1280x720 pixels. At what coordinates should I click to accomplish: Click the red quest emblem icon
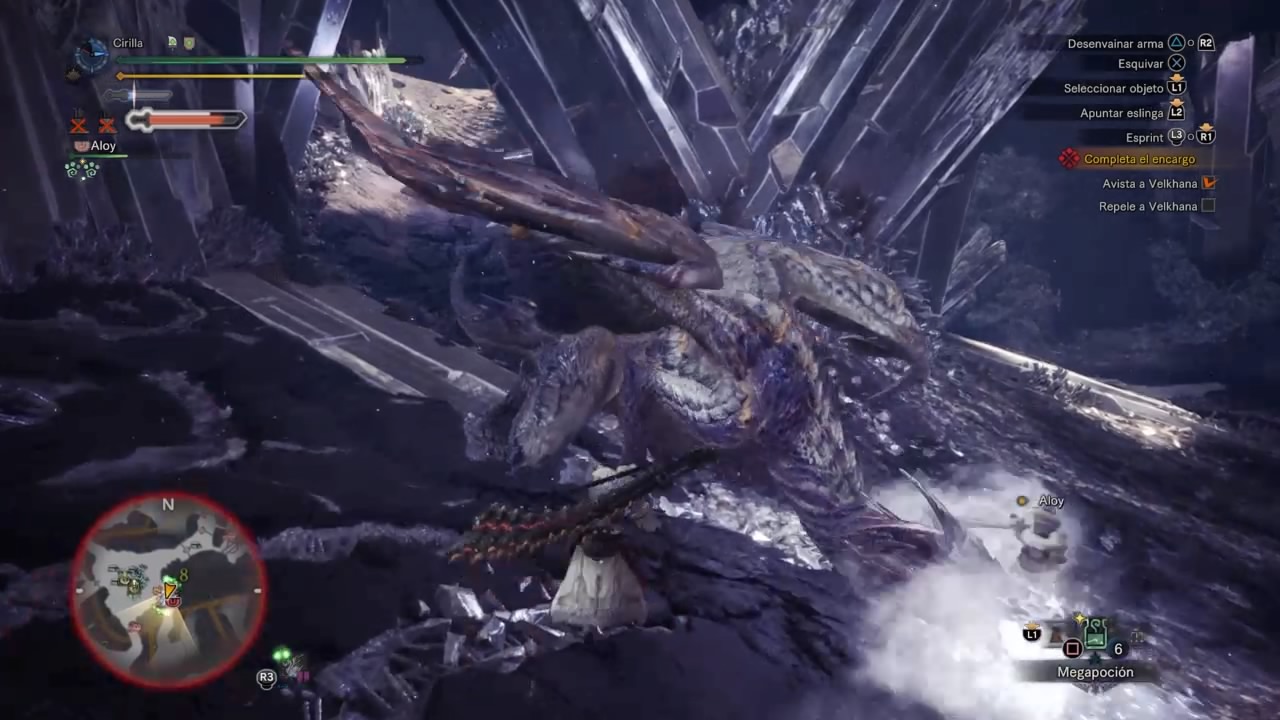1070,159
